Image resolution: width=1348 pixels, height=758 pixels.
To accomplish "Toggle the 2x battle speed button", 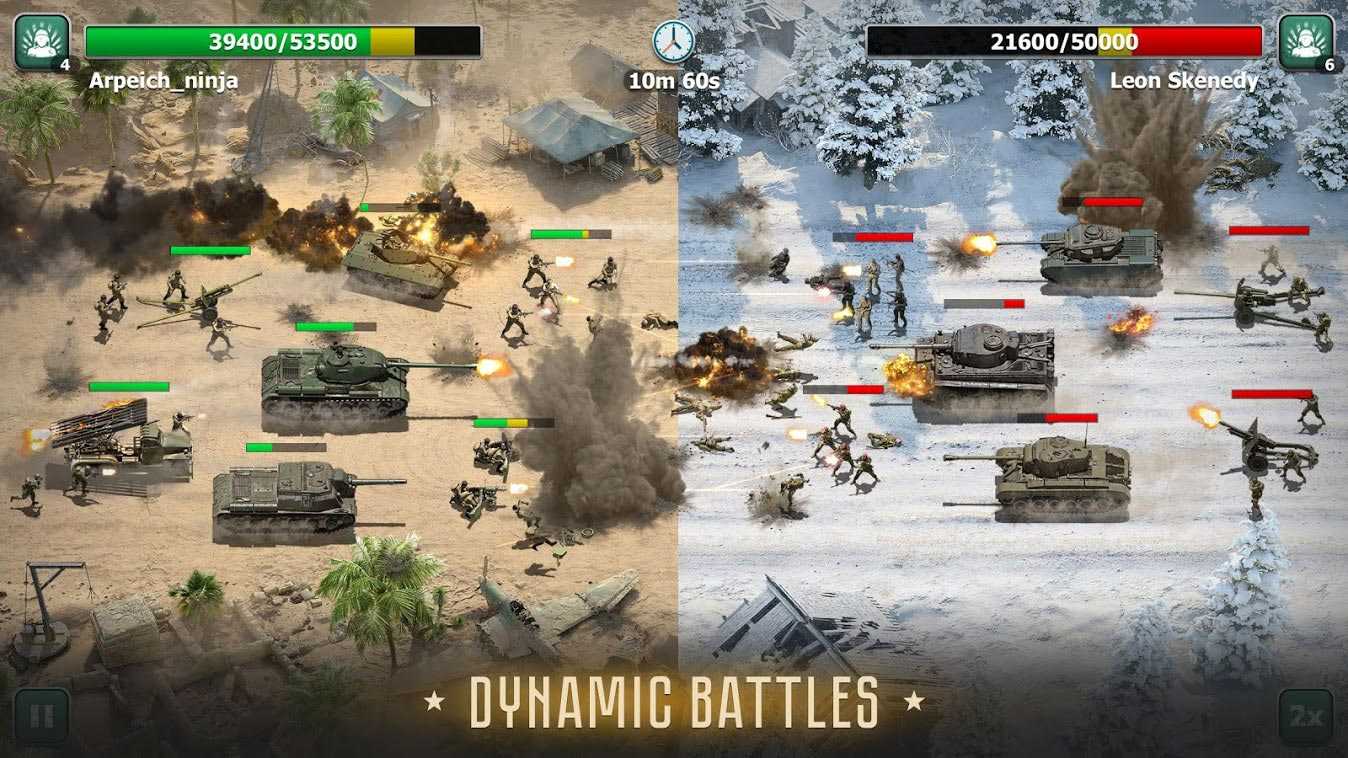I will pos(1305,716).
